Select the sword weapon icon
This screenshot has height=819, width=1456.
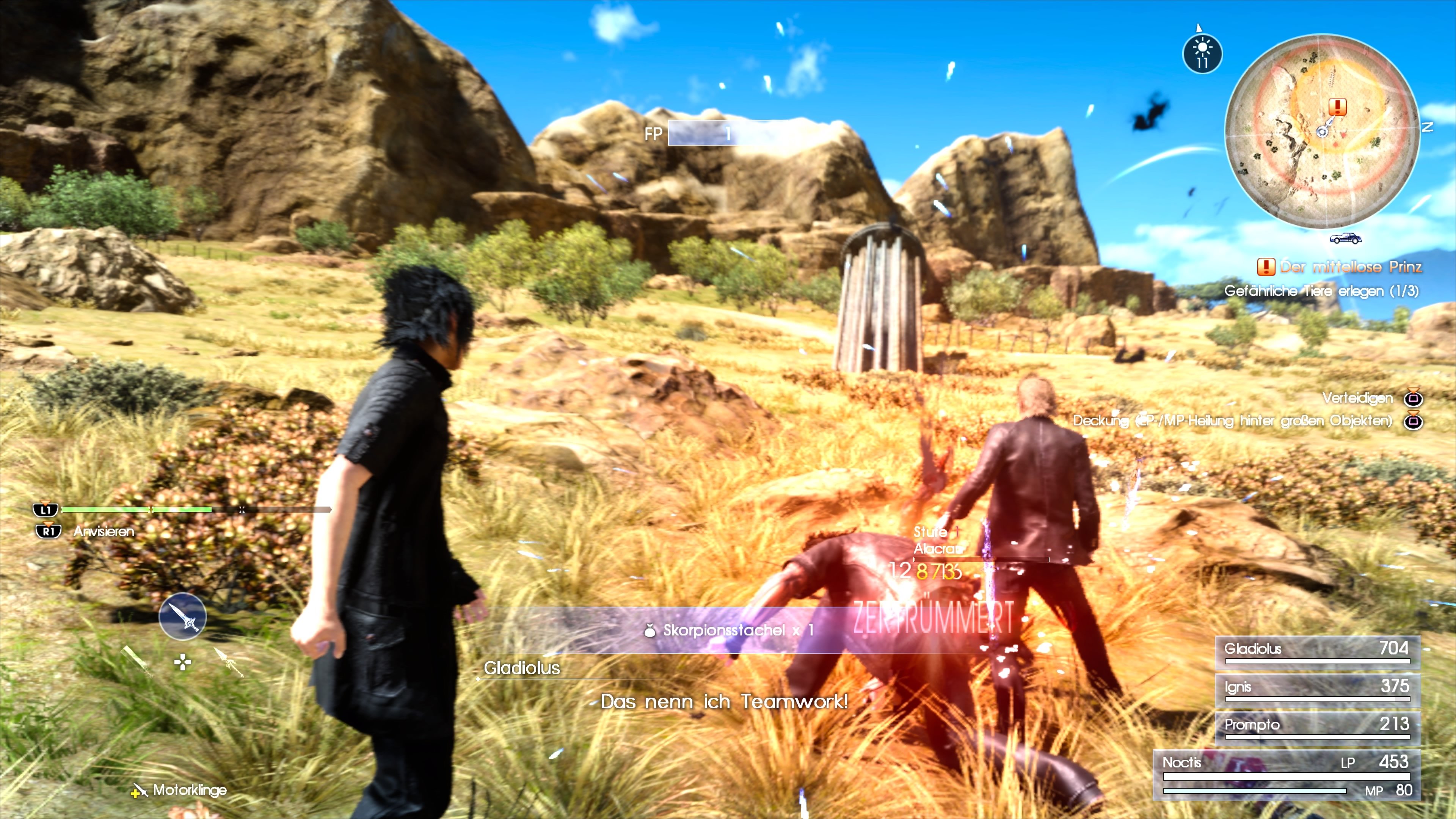[x=182, y=616]
